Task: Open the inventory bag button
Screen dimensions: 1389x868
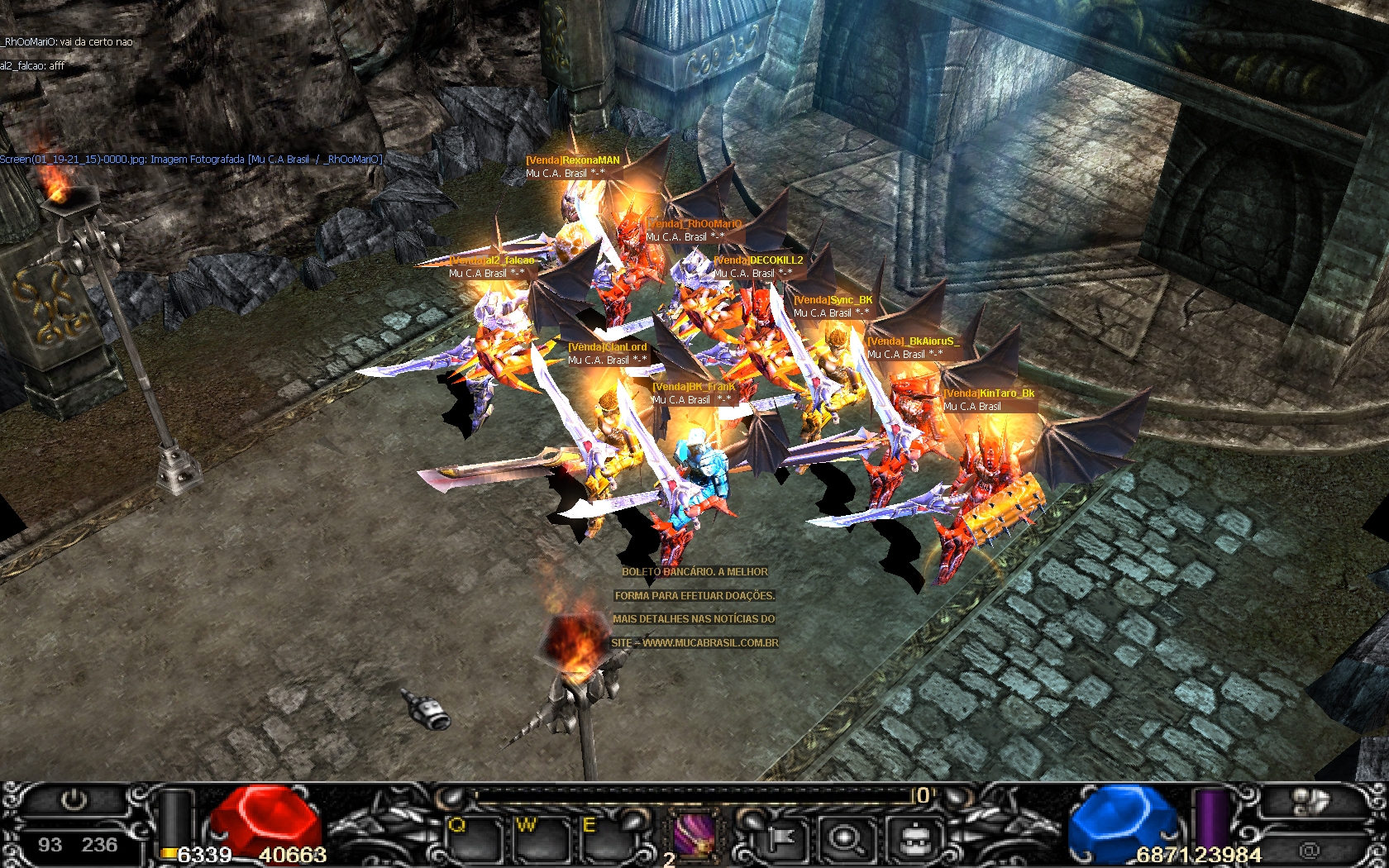Action: click(914, 840)
